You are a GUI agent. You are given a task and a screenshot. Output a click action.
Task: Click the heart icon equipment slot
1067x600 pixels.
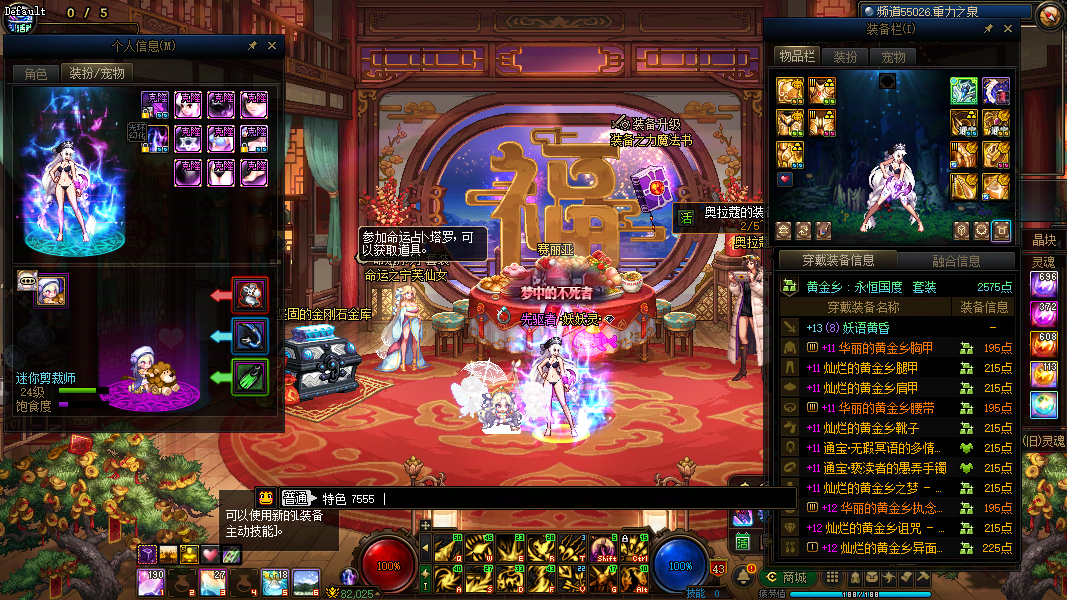pos(785,180)
